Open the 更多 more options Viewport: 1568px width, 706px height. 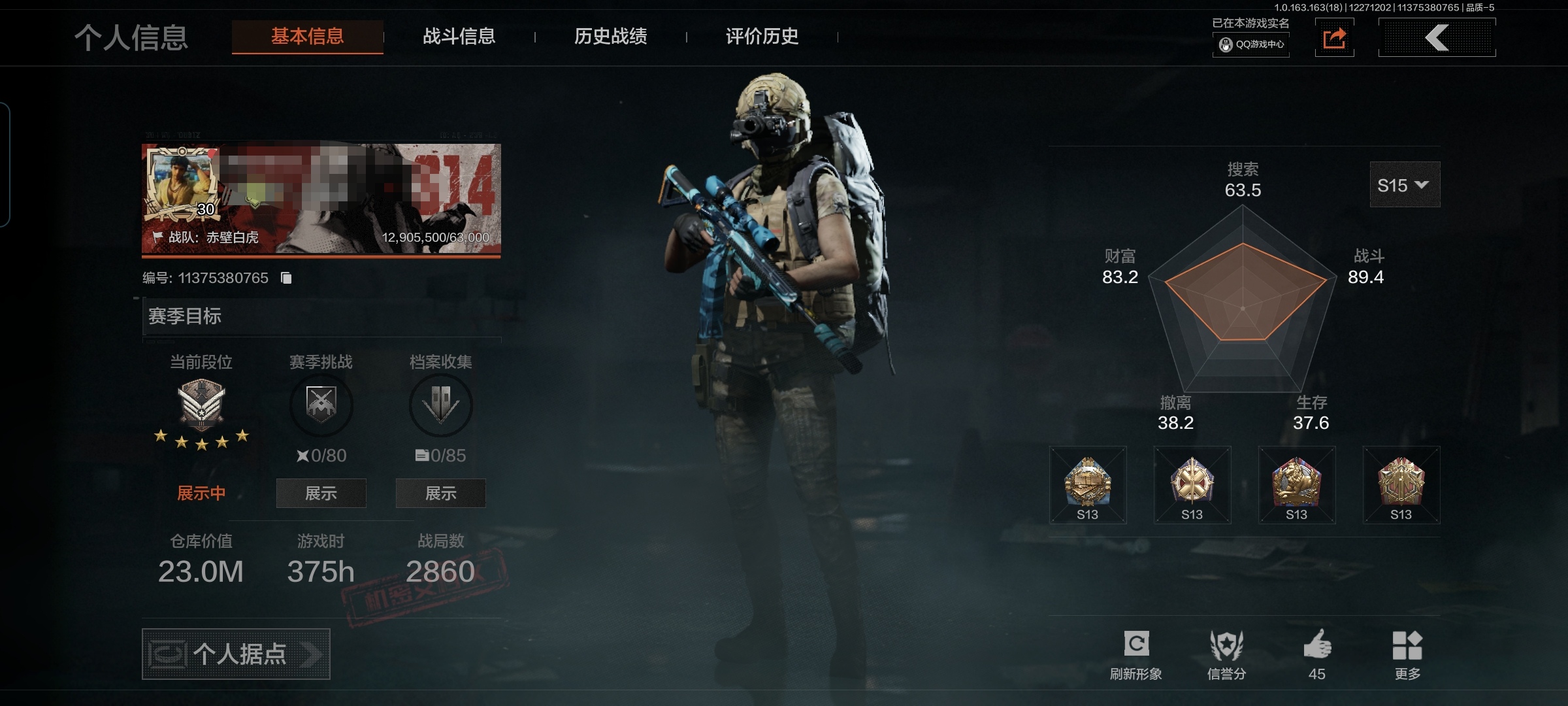pyautogui.click(x=1407, y=654)
